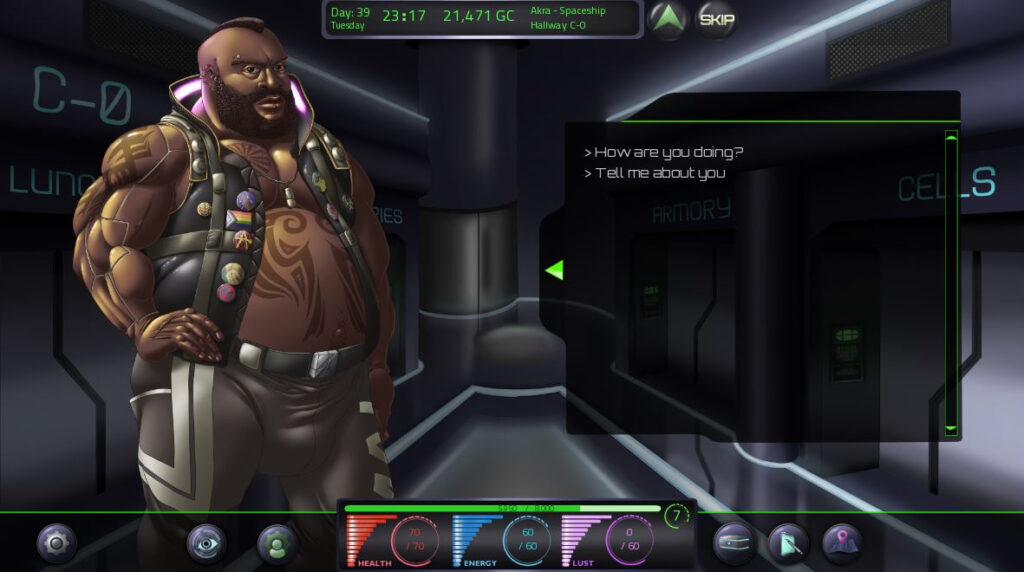Click the eye icon button
Screen dimensions: 1024x572
[x=206, y=543]
